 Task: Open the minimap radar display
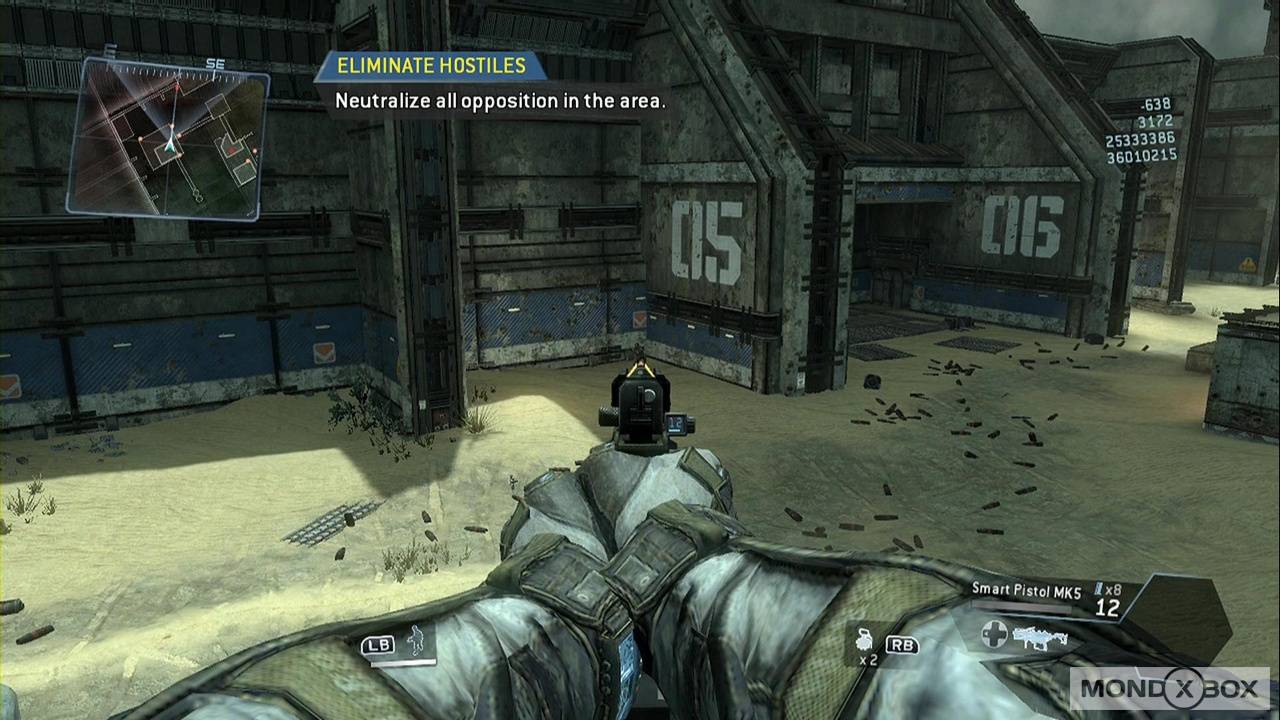tap(168, 138)
